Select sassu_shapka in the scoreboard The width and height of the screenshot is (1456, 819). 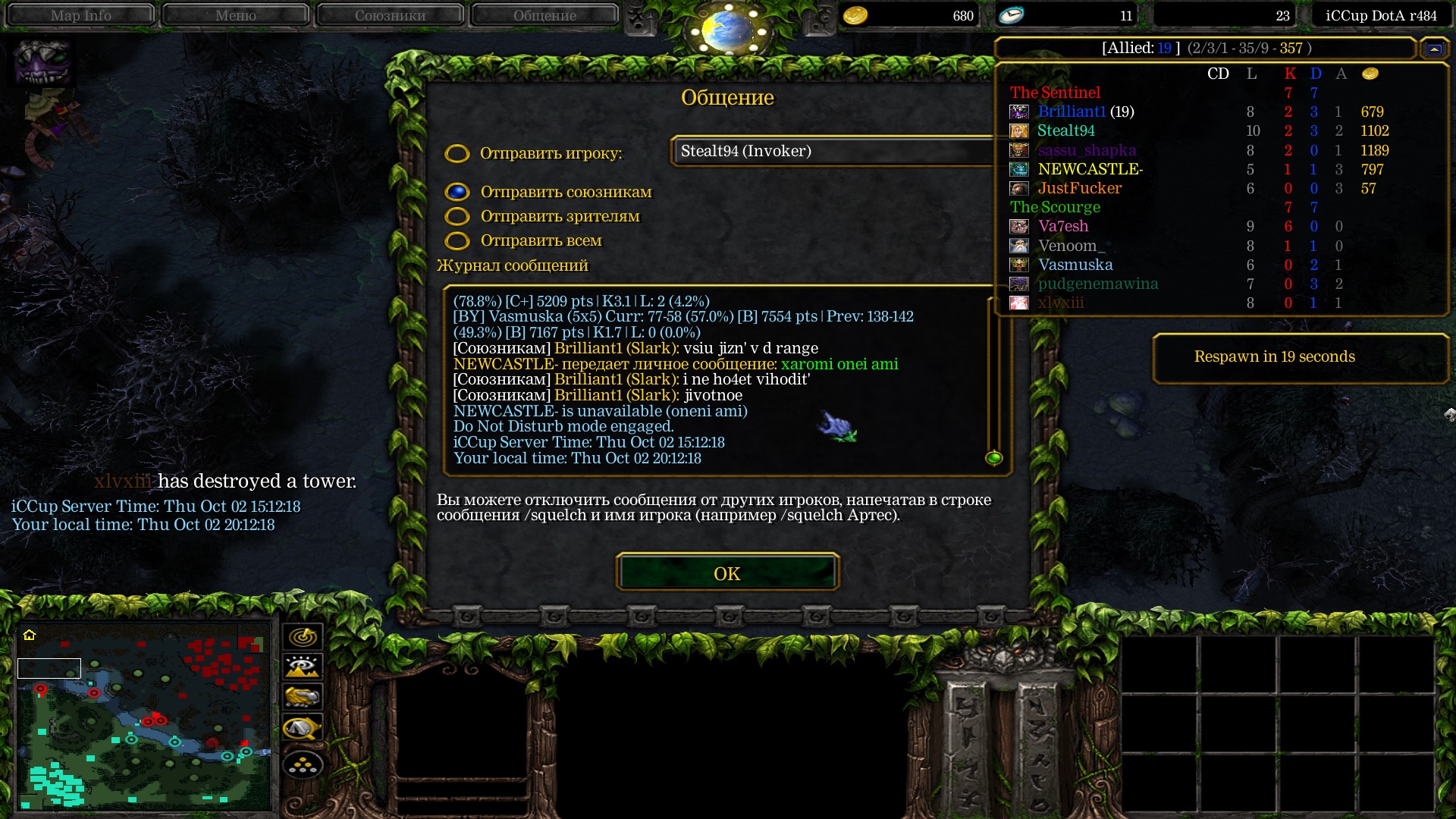coord(1087,150)
